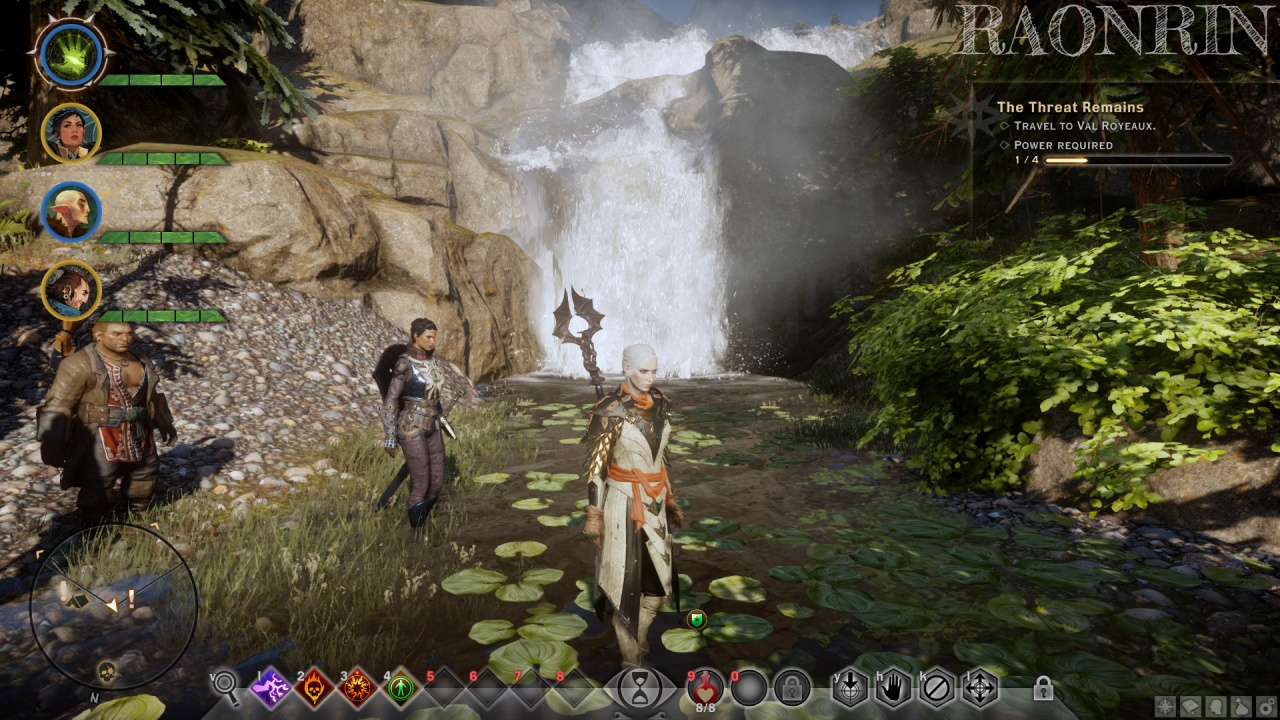Use the fiery burst ability in slot 3
Screen dimensions: 1280x720
tap(357, 688)
